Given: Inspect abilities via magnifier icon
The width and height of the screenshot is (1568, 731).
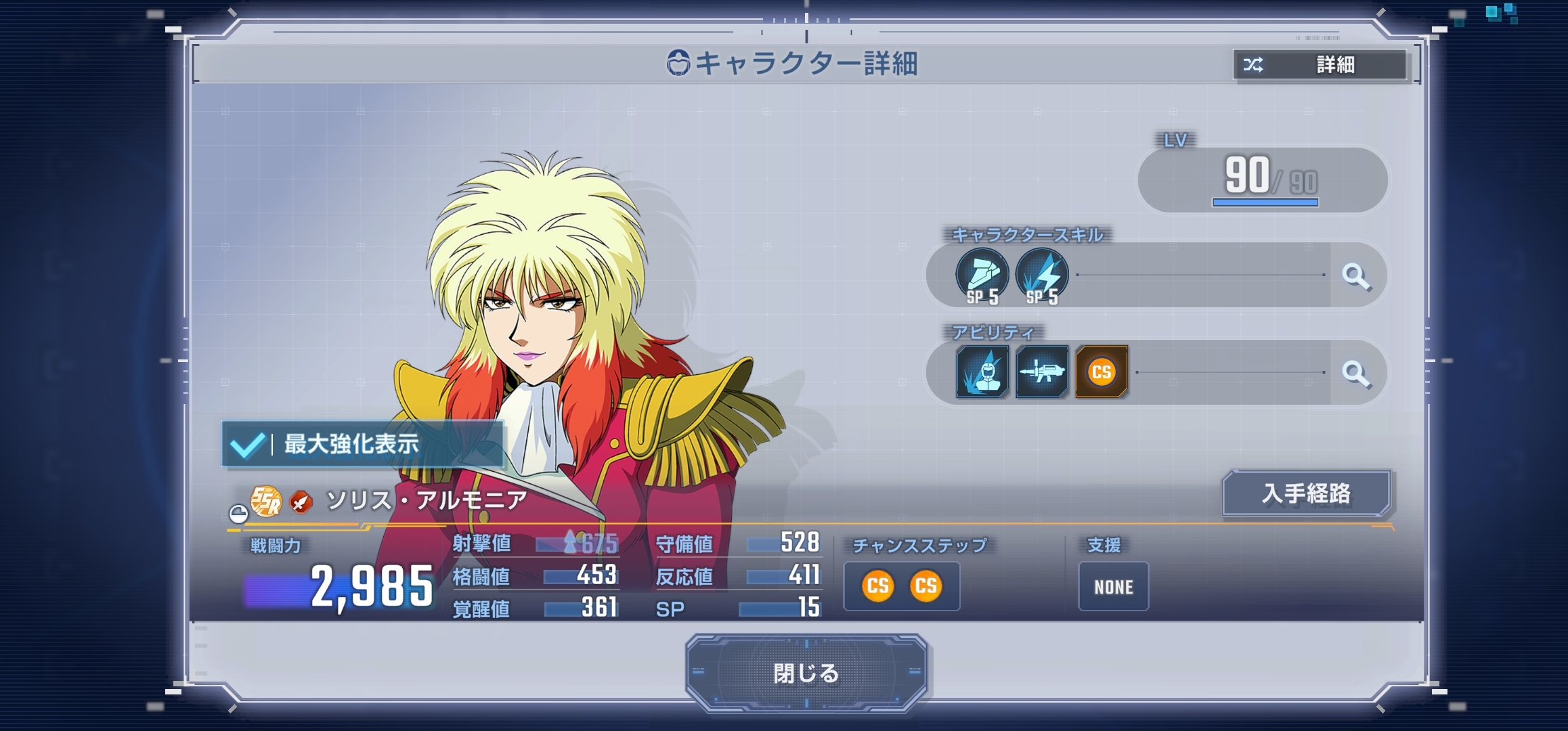Looking at the screenshot, I should click(x=1356, y=373).
